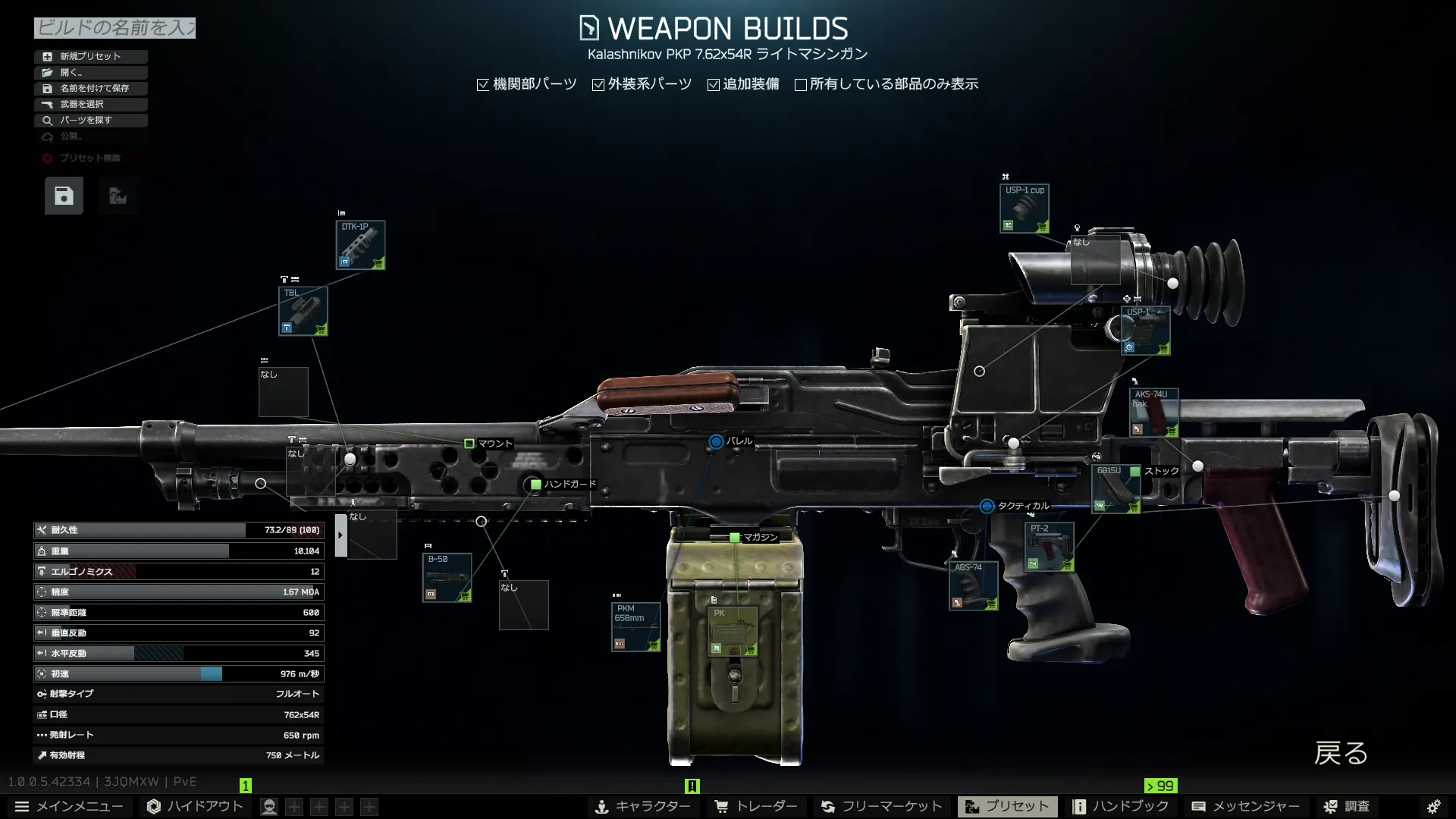Select the DTK-1P muzzle part slot
The image size is (1456, 819).
coord(360,245)
